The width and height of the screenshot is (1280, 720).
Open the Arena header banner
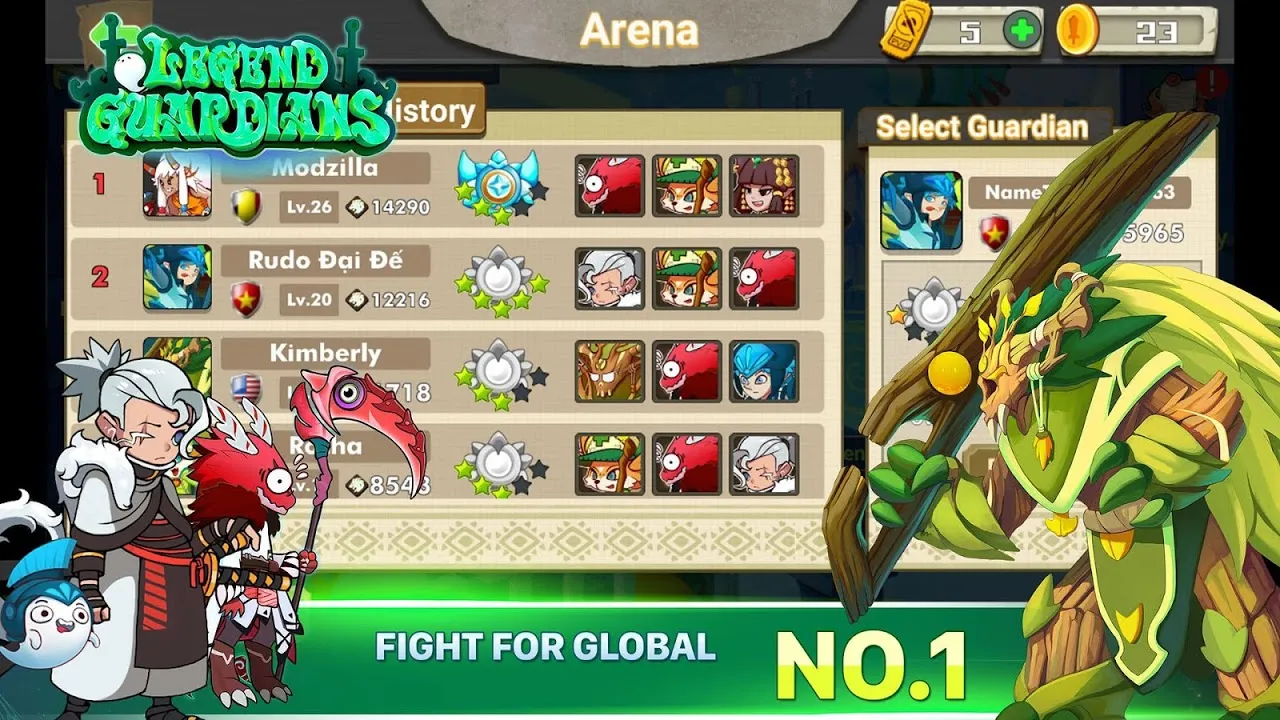640,28
